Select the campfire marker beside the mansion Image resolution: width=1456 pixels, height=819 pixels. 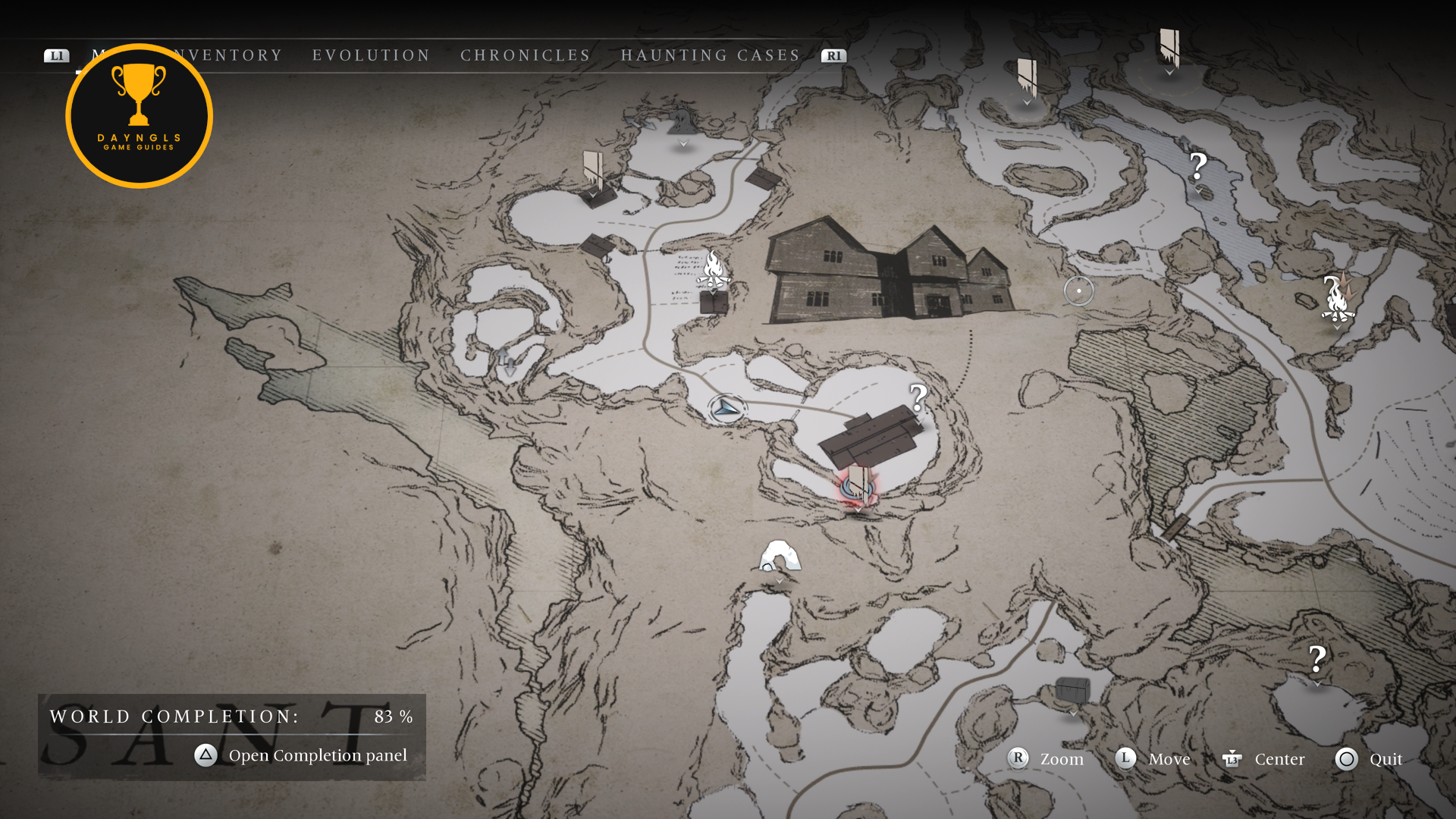(x=713, y=269)
